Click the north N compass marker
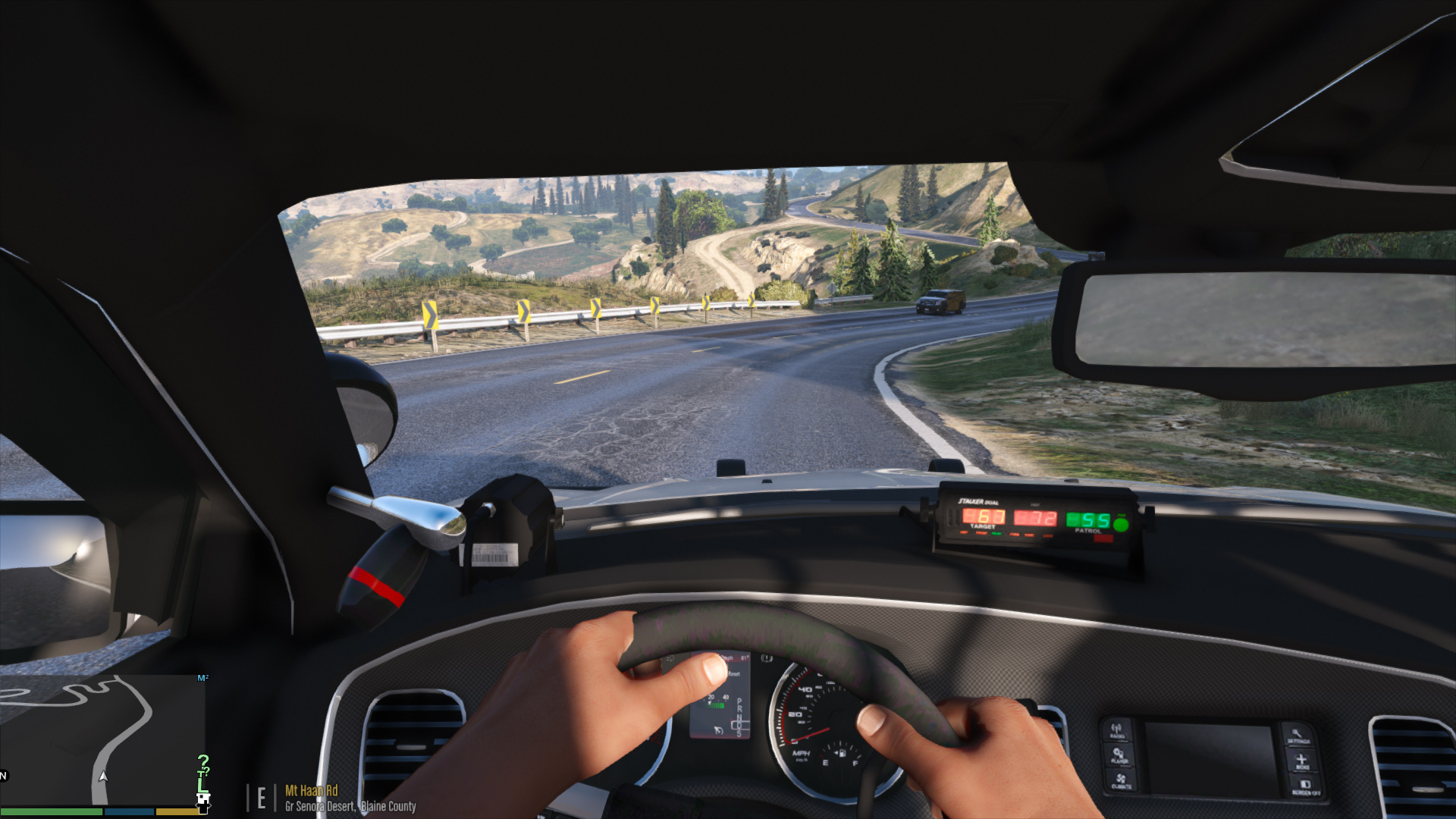The height and width of the screenshot is (819, 1456). [x=3, y=776]
